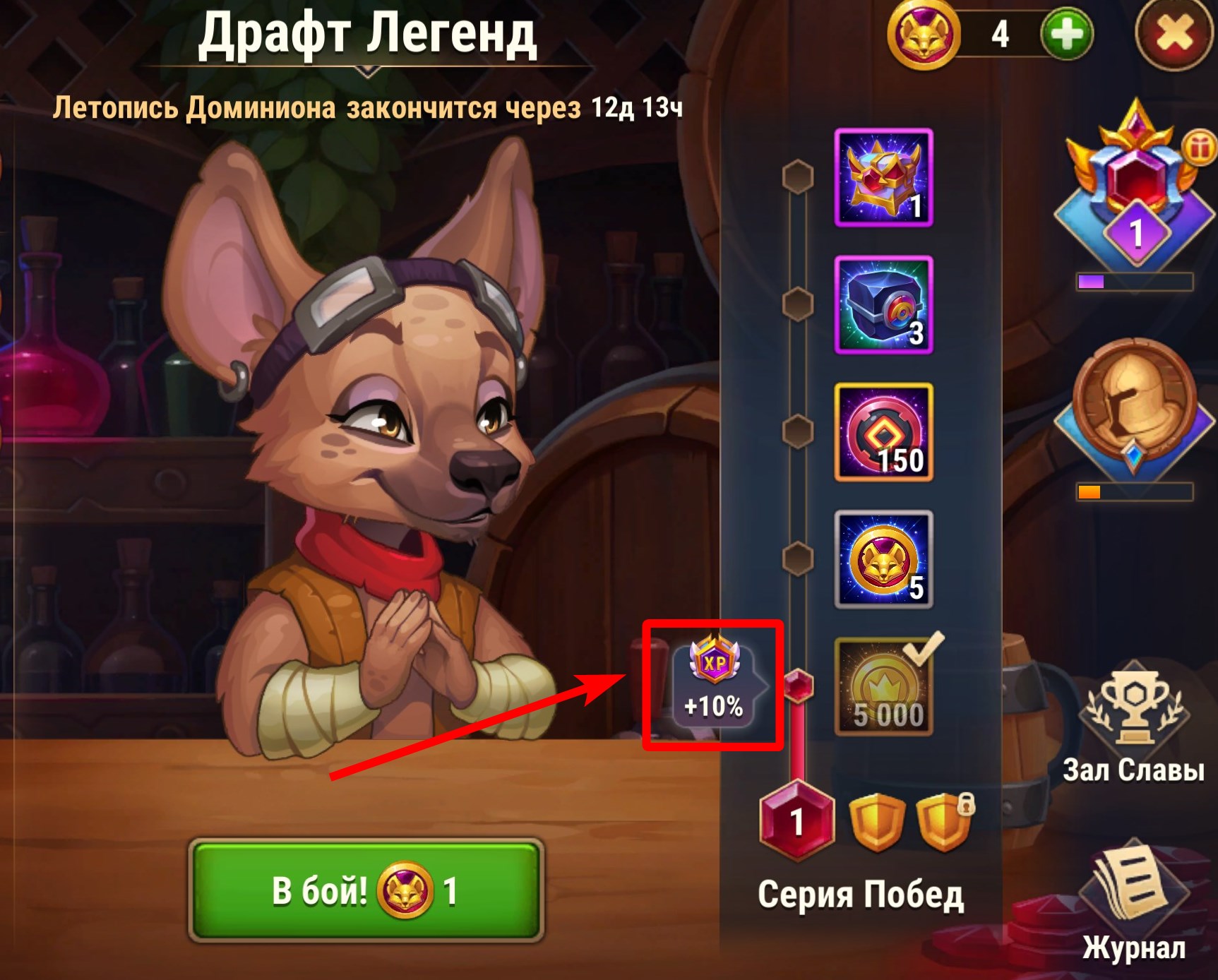The height and width of the screenshot is (980, 1218).
Task: Select the 150 red token reward
Action: (x=883, y=432)
